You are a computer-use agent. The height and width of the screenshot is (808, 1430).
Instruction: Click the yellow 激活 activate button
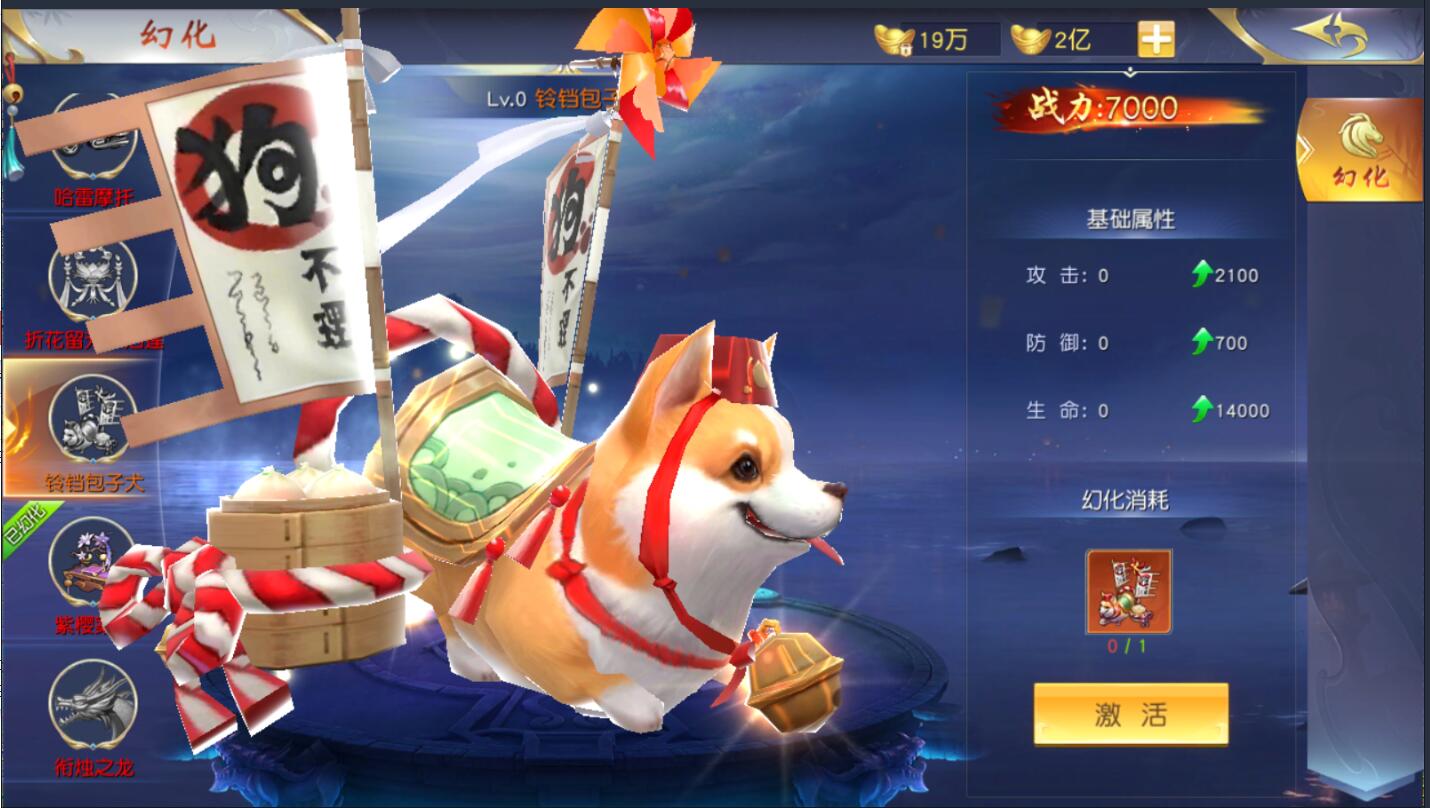tap(1130, 714)
